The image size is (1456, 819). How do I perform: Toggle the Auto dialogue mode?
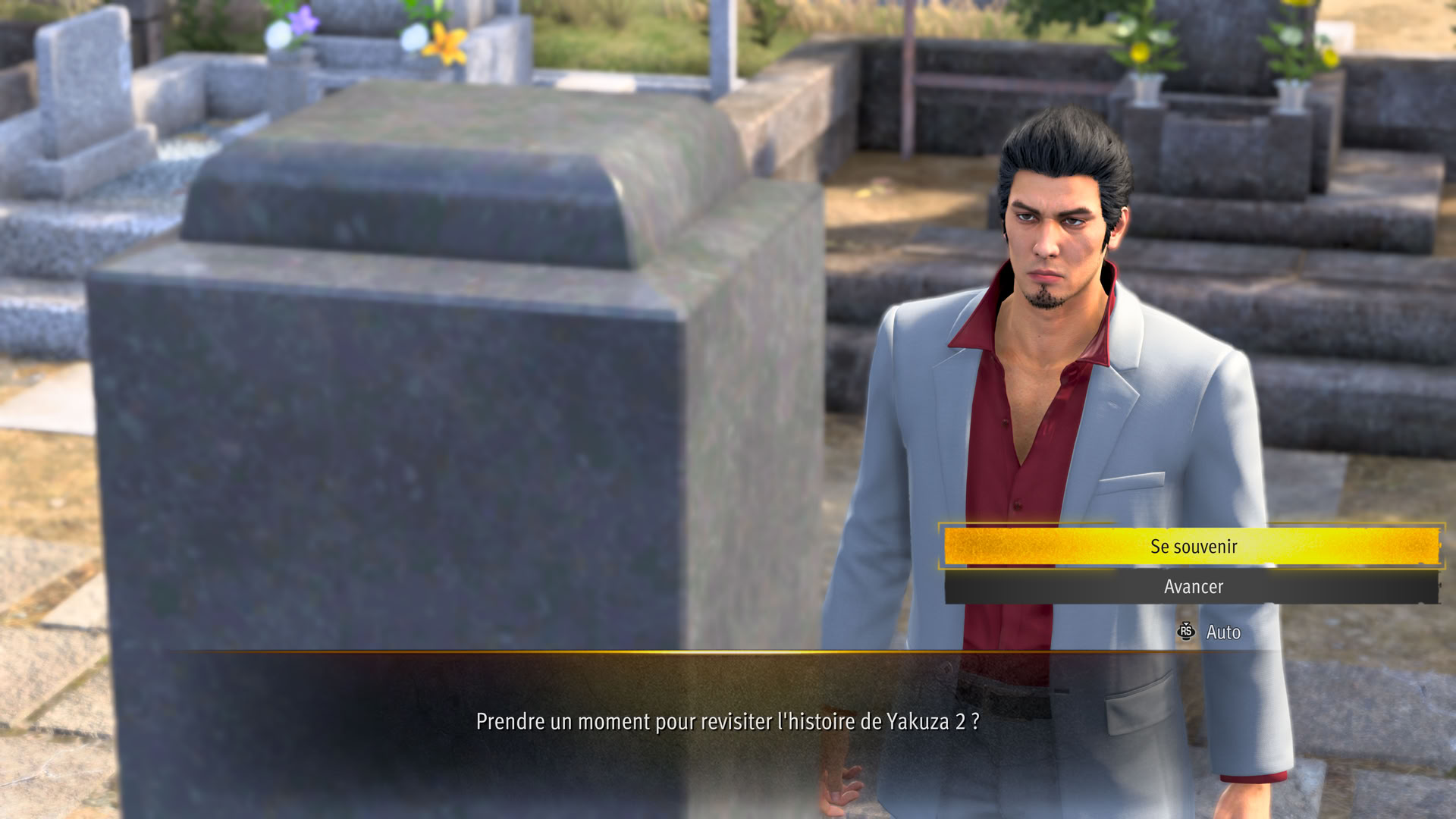1211,632
